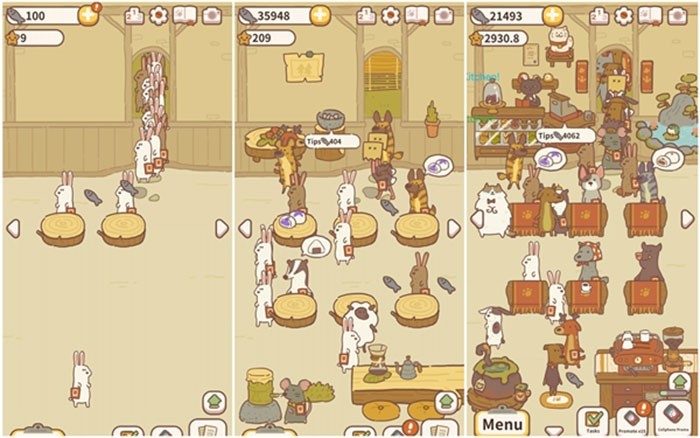Activate the Promote x15 button

pos(631,421)
